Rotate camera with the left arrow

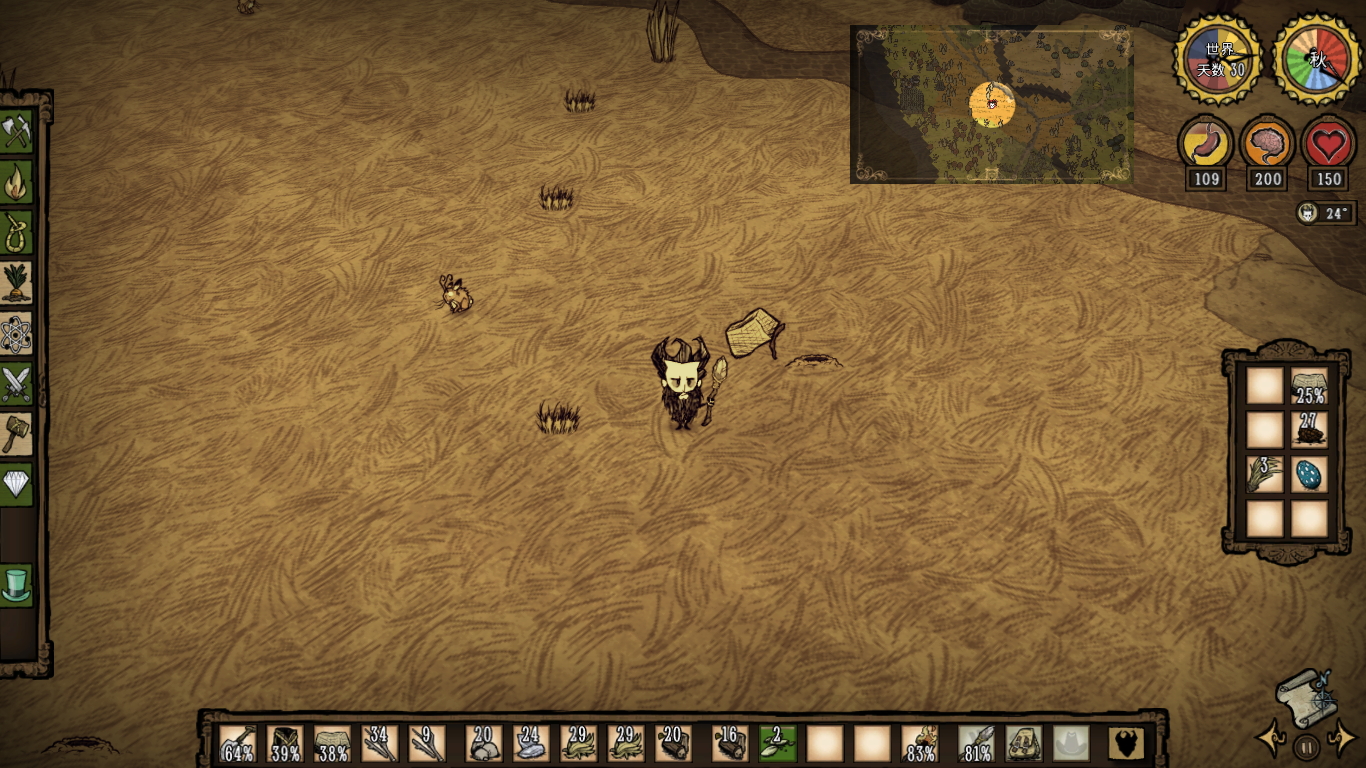tap(1271, 740)
